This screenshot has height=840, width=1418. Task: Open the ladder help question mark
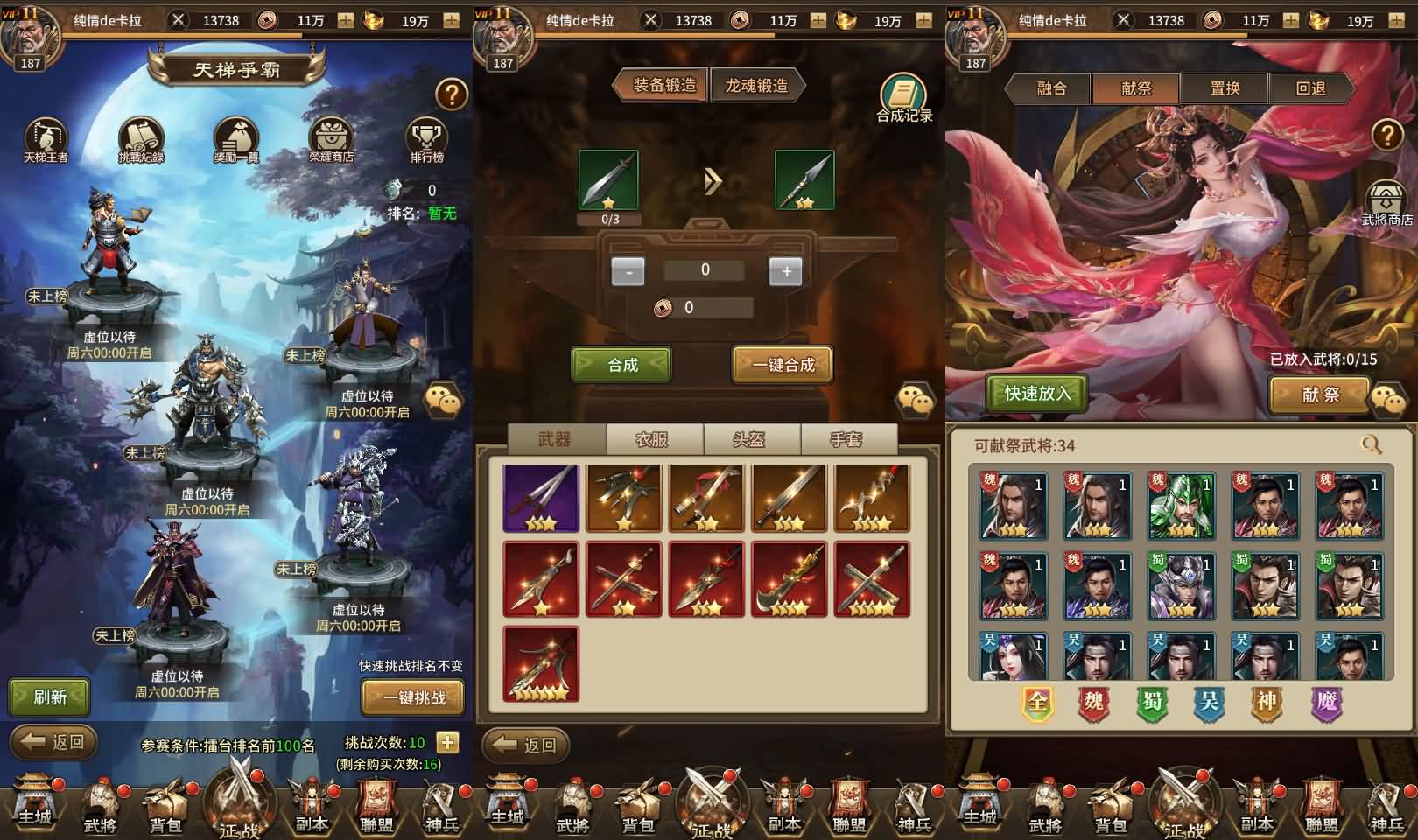tap(450, 96)
